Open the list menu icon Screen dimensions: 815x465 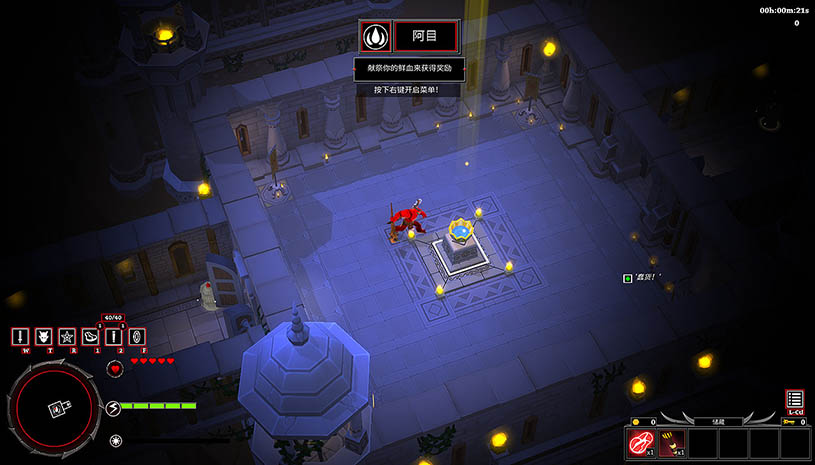click(795, 399)
